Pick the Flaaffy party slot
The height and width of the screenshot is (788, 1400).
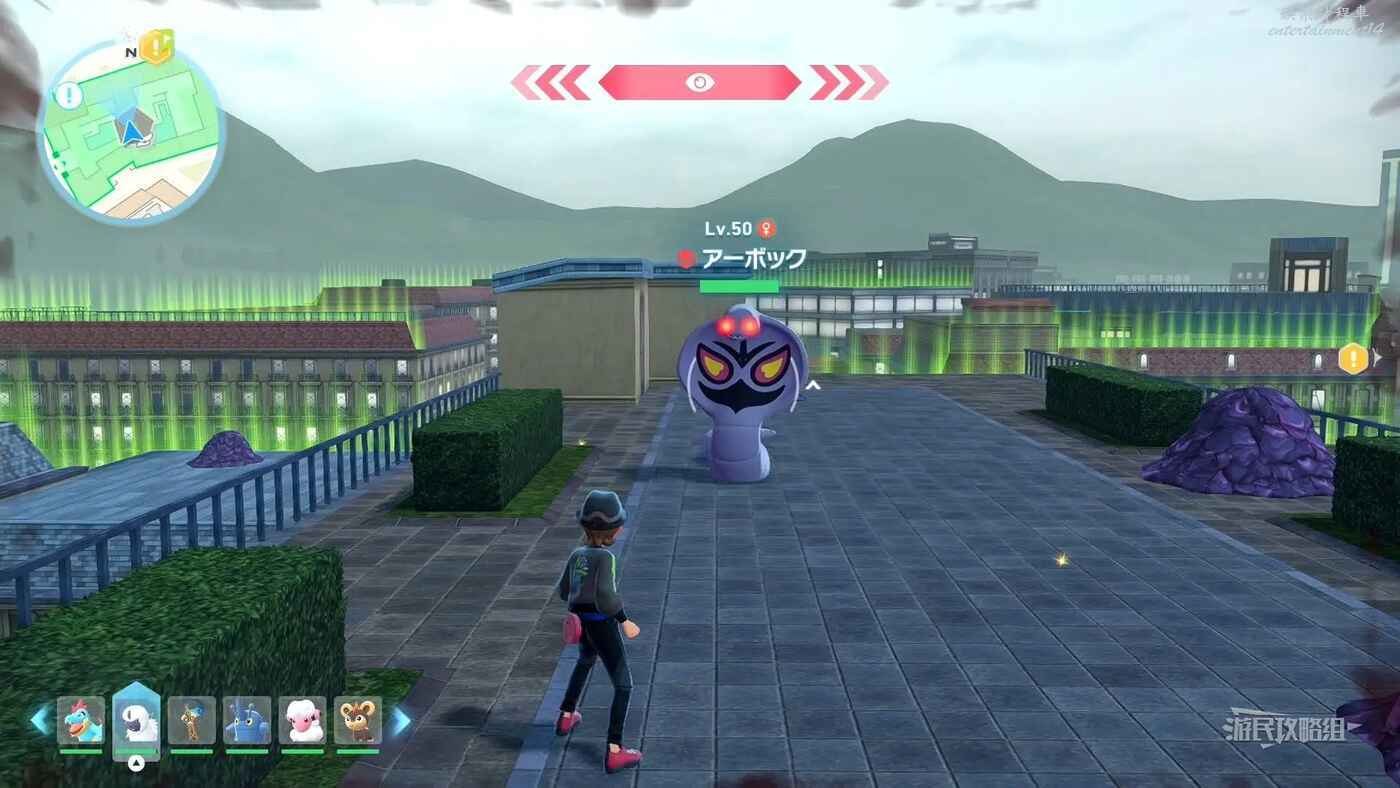[302, 720]
